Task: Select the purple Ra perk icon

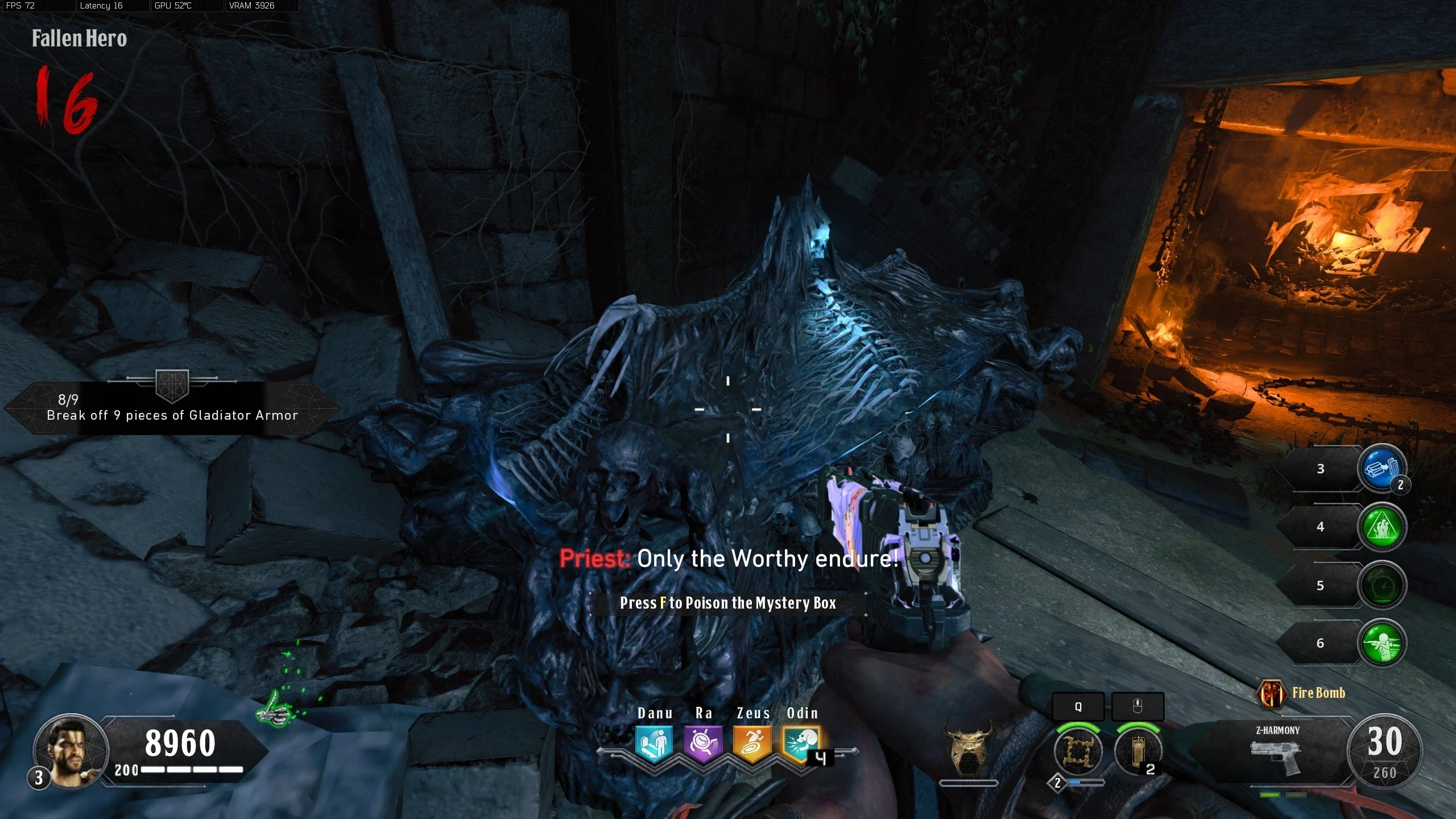Action: pos(703,743)
